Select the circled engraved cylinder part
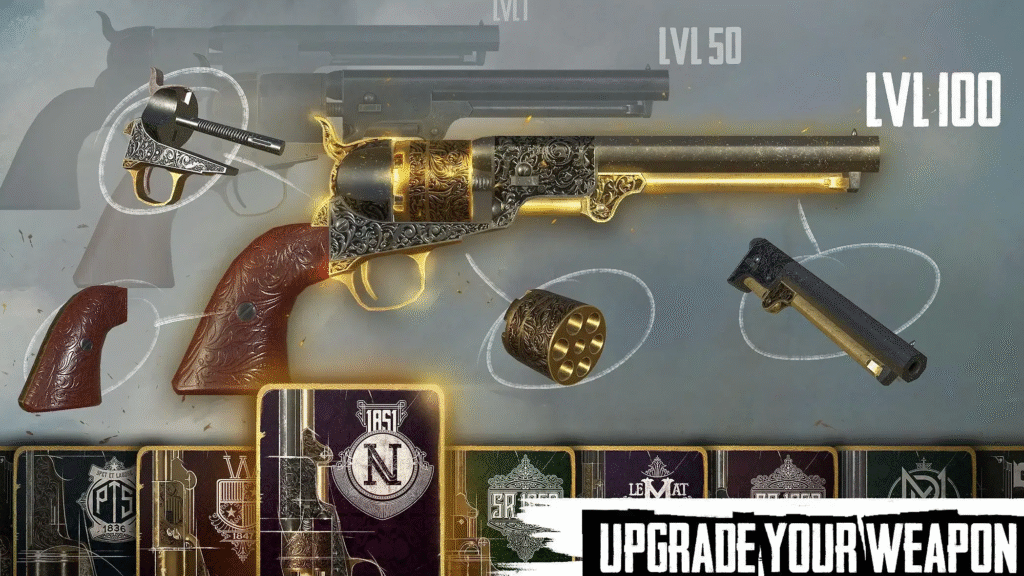1024x576 pixels. click(554, 337)
